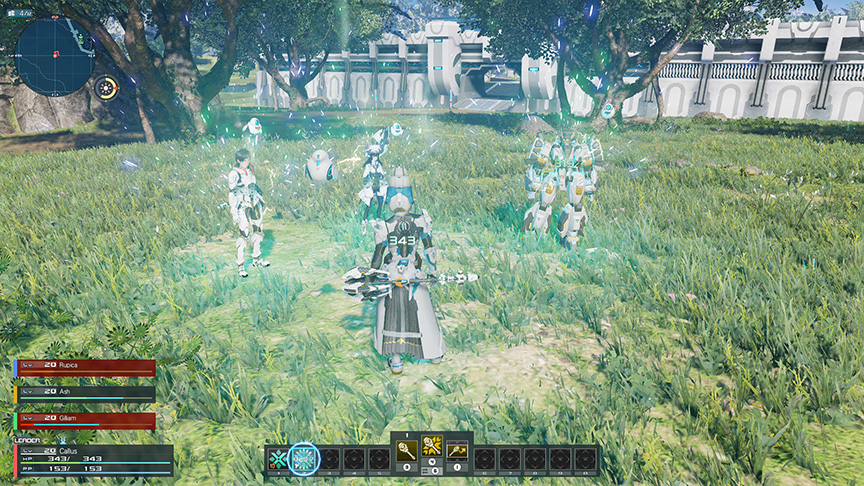
Task: Select Callus's leader status panel
Action: coord(93,460)
